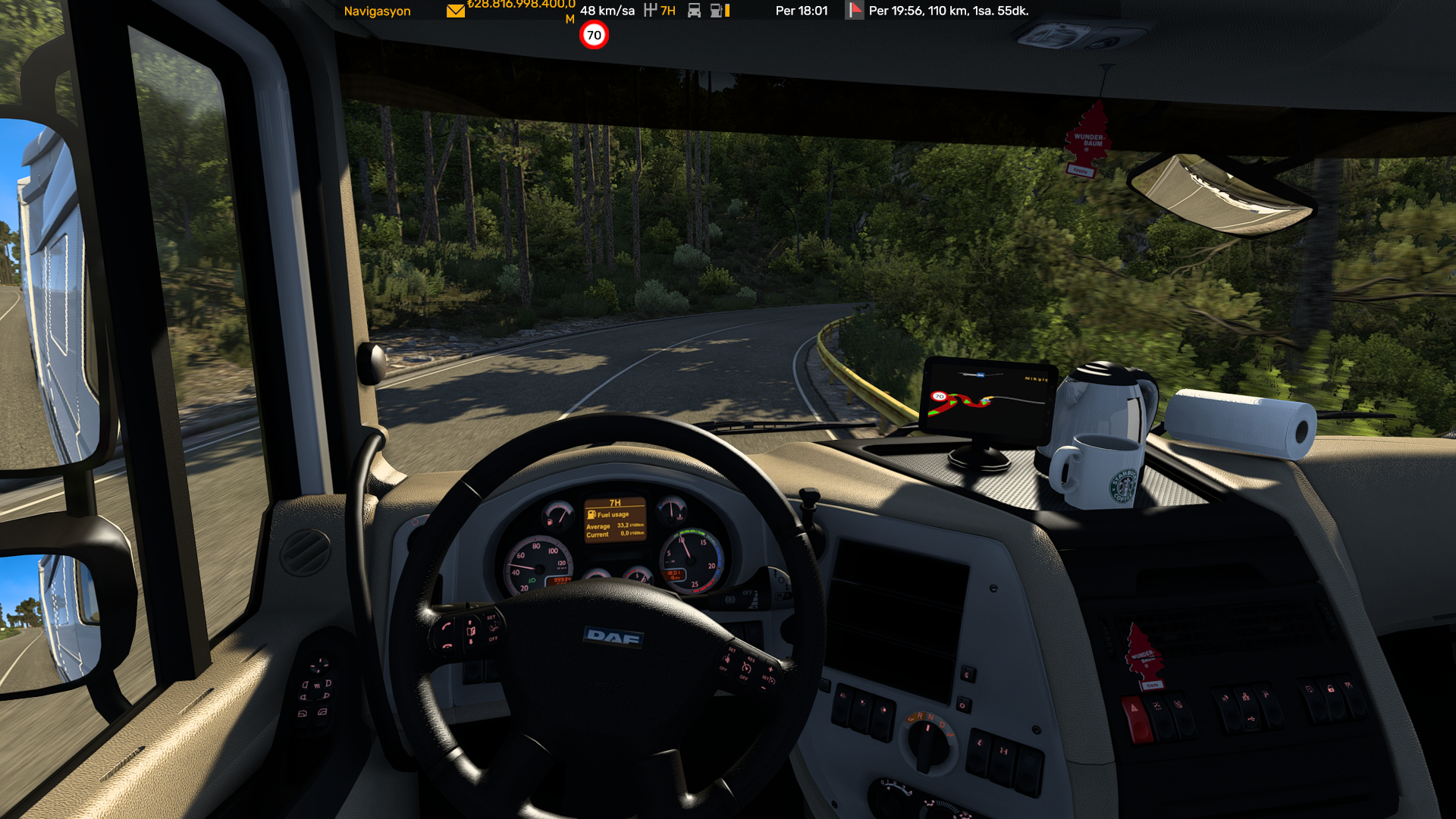The image size is (1456, 819).
Task: Rotate the dashboard dimmer knob beside the headlight selector
Action: click(x=942, y=813)
